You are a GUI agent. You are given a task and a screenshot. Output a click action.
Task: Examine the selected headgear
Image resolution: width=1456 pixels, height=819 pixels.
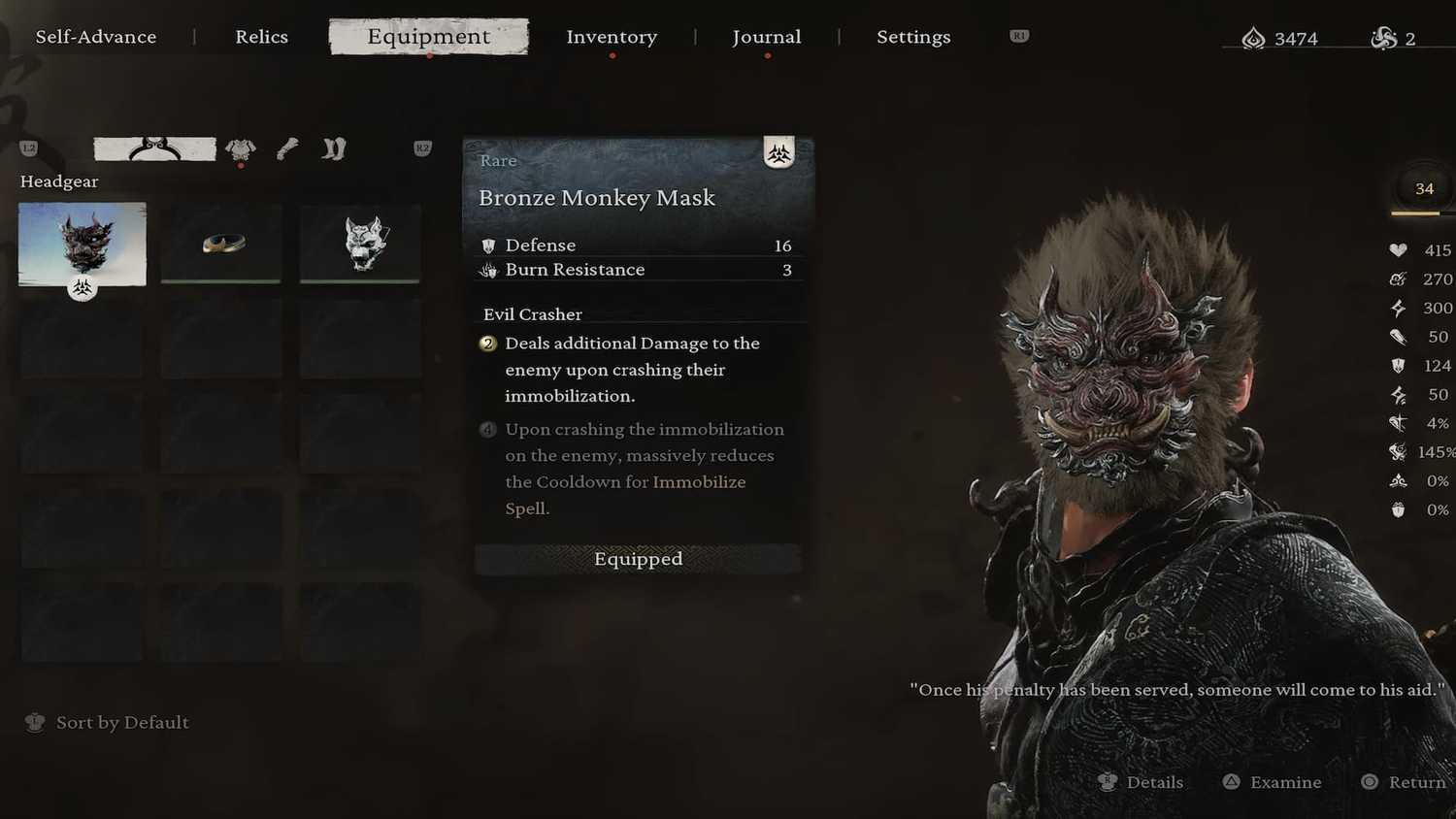[x=1273, y=782]
